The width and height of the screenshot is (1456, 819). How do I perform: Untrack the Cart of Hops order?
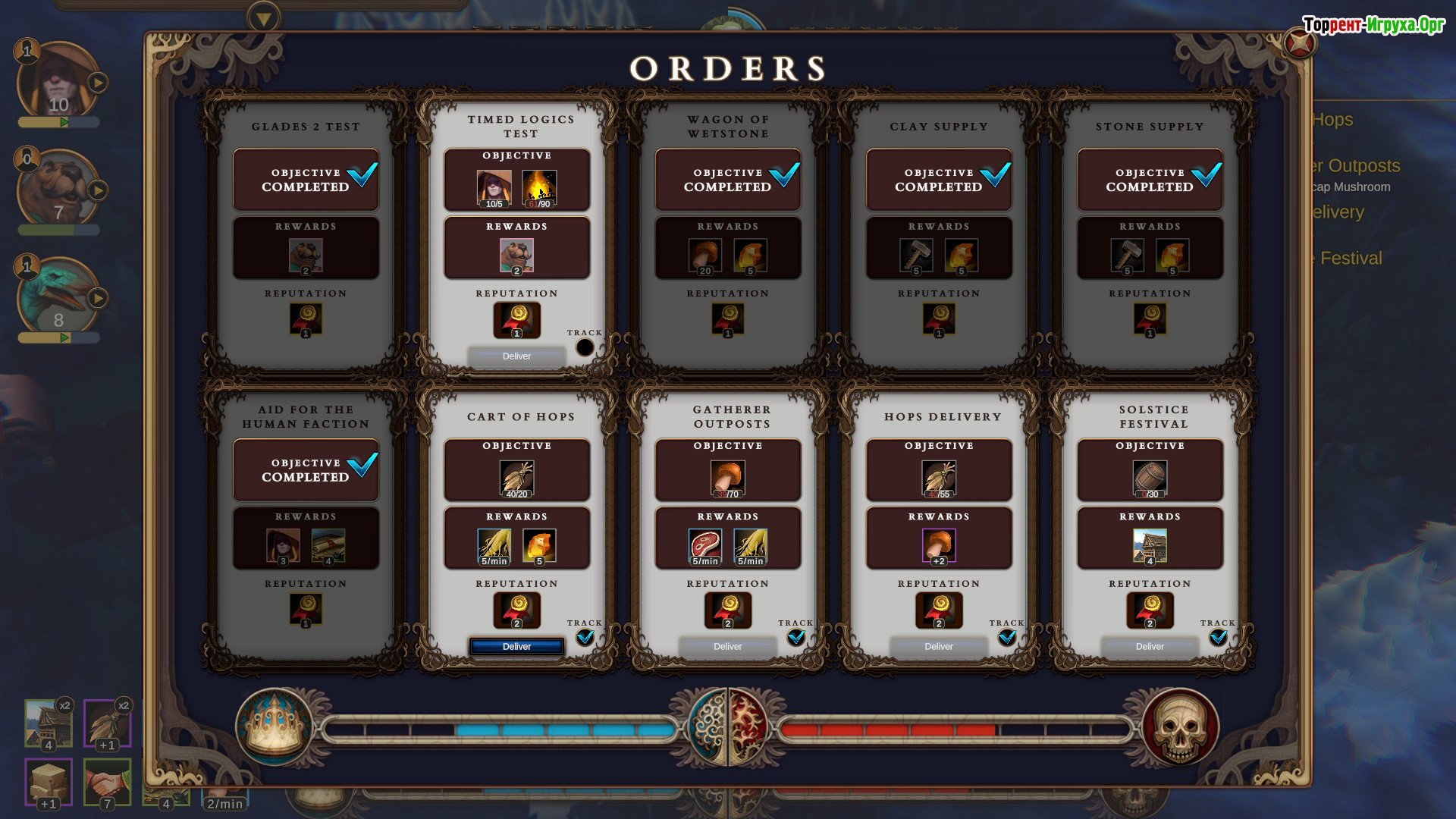[585, 638]
